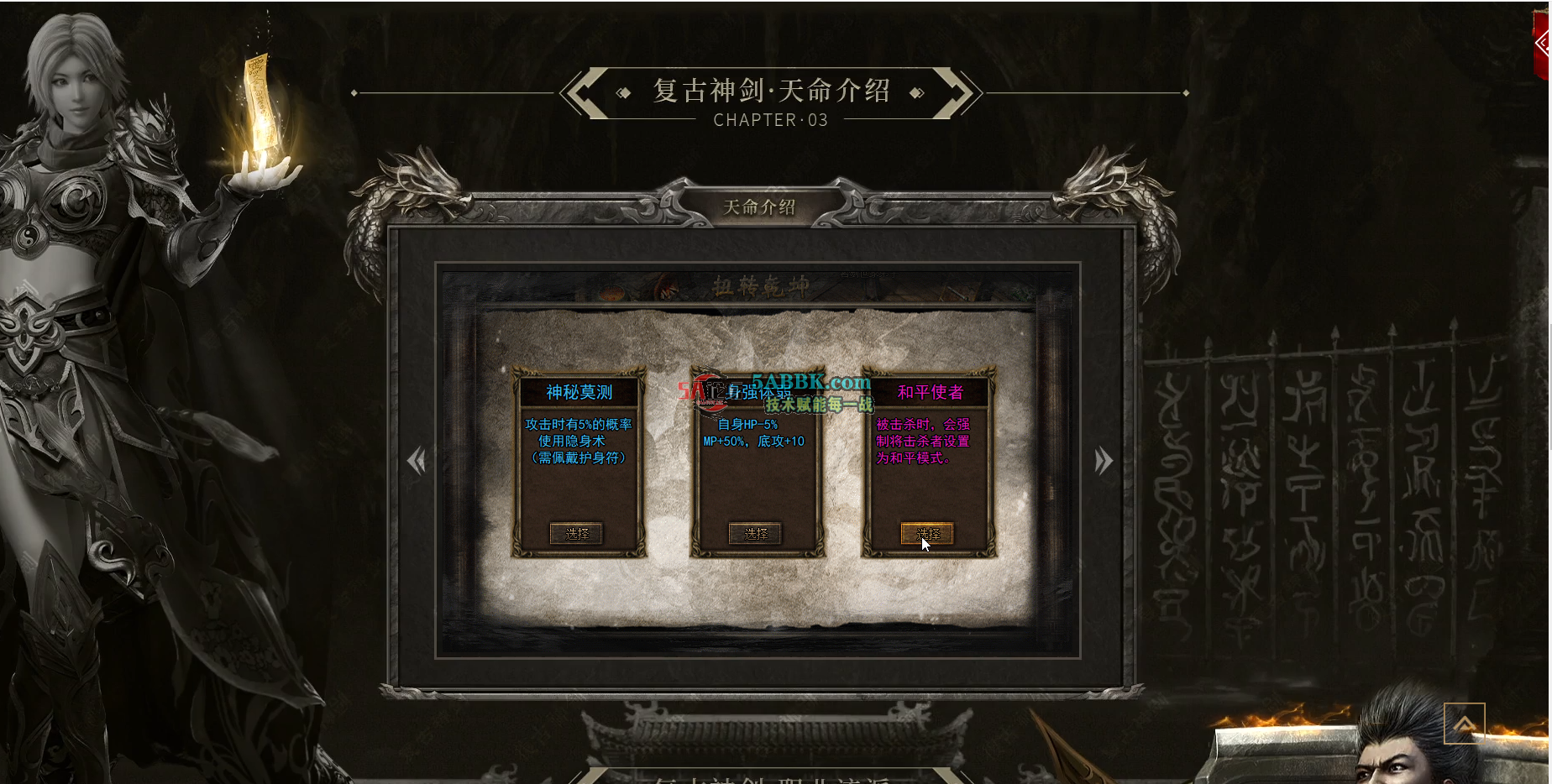Click the diamond ornament left of 复古神剑·天命介绍

tap(625, 92)
